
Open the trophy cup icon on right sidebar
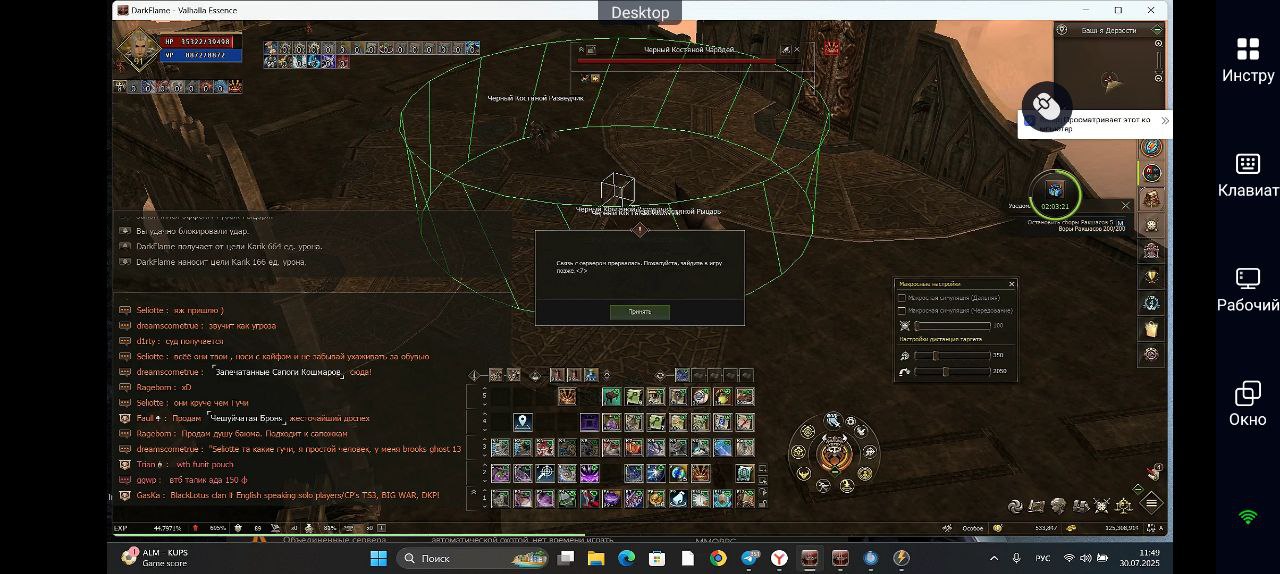1151,277
